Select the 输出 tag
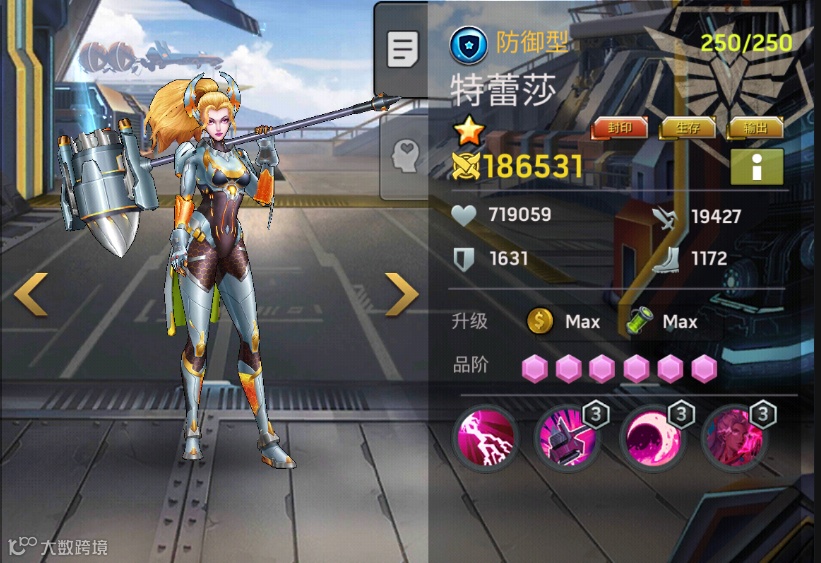 [x=755, y=128]
